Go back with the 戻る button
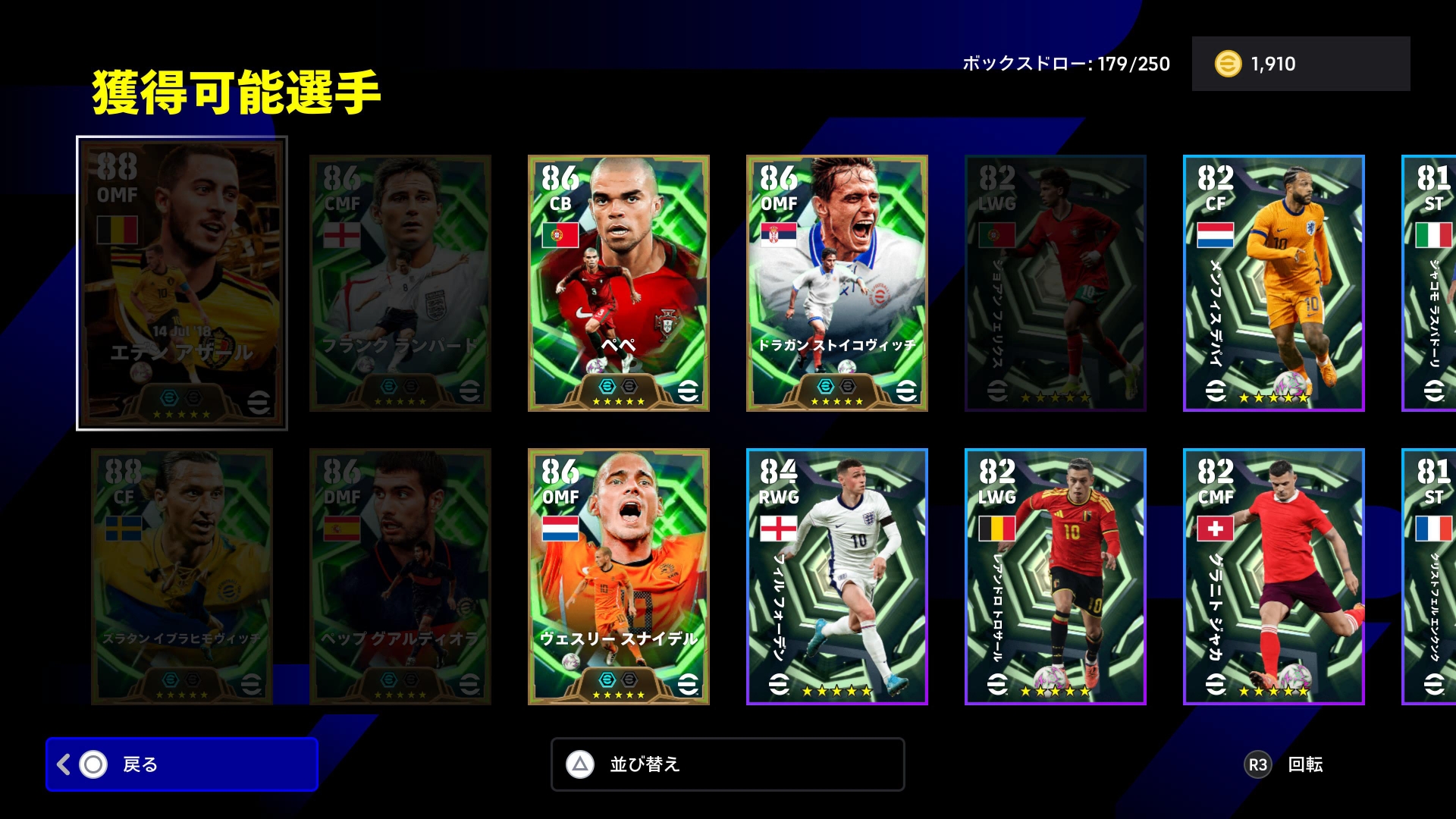 click(182, 764)
